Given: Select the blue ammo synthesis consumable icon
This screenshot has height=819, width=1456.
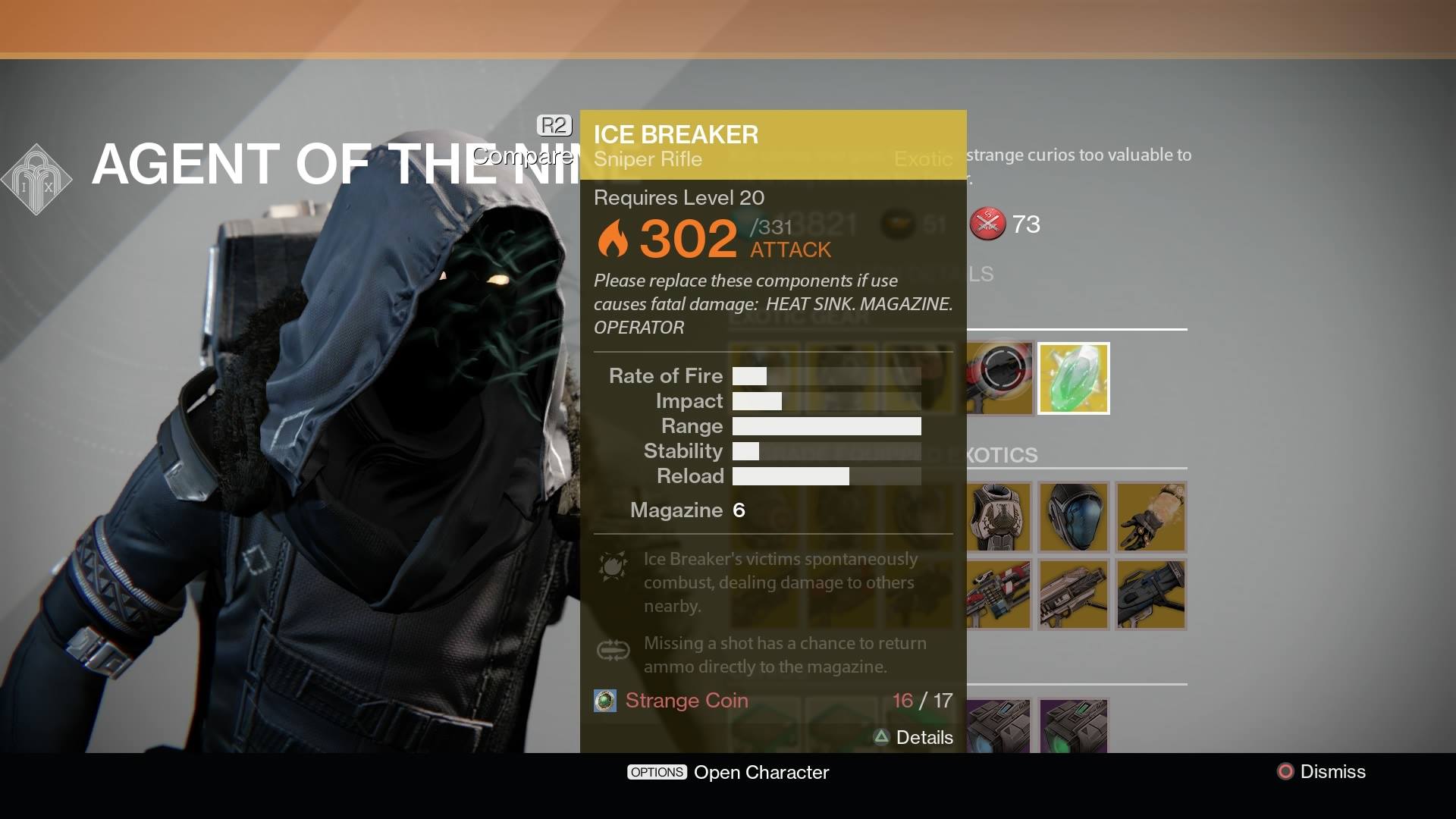Looking at the screenshot, I should pyautogui.click(x=999, y=726).
